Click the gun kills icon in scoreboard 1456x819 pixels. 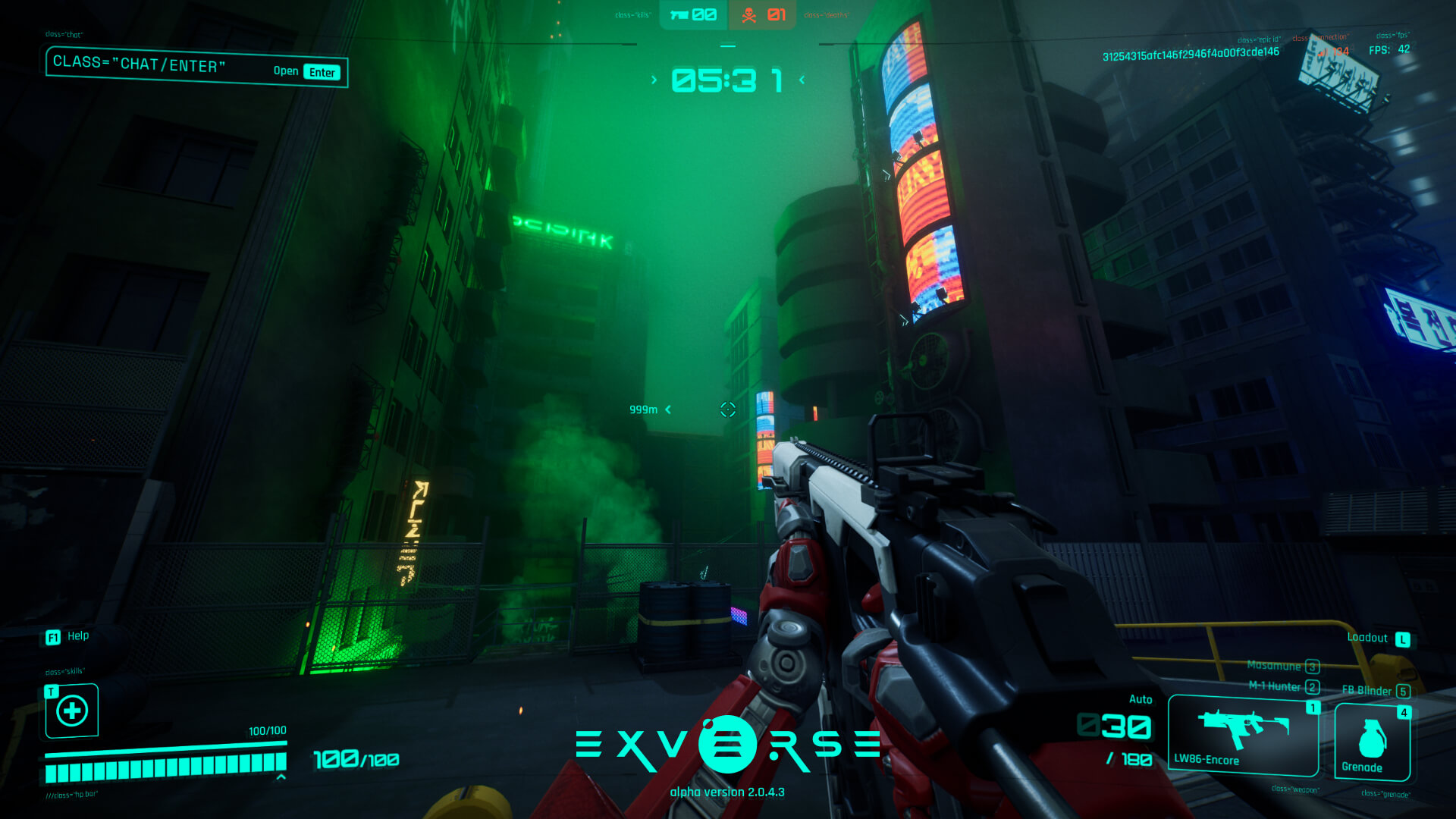coord(680,13)
